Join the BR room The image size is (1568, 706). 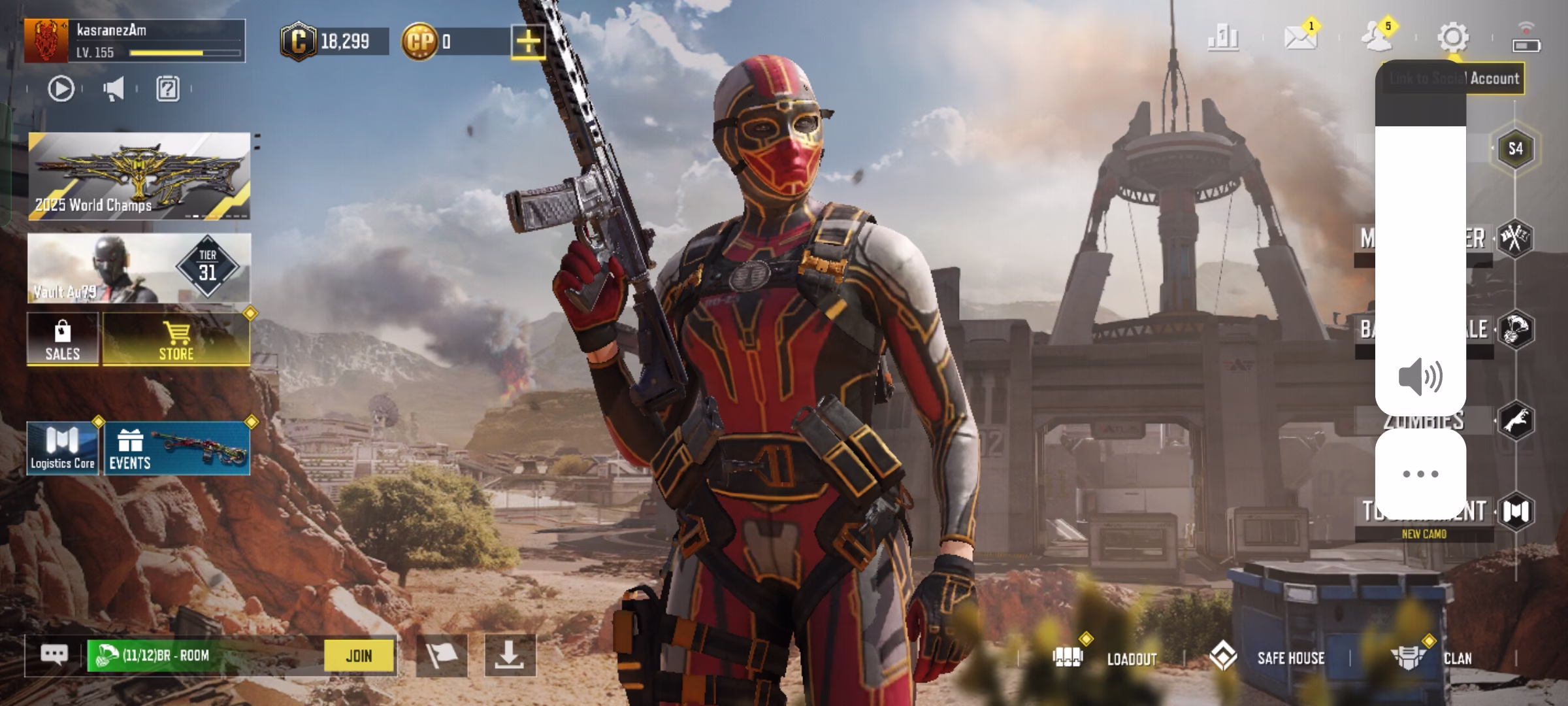[359, 656]
